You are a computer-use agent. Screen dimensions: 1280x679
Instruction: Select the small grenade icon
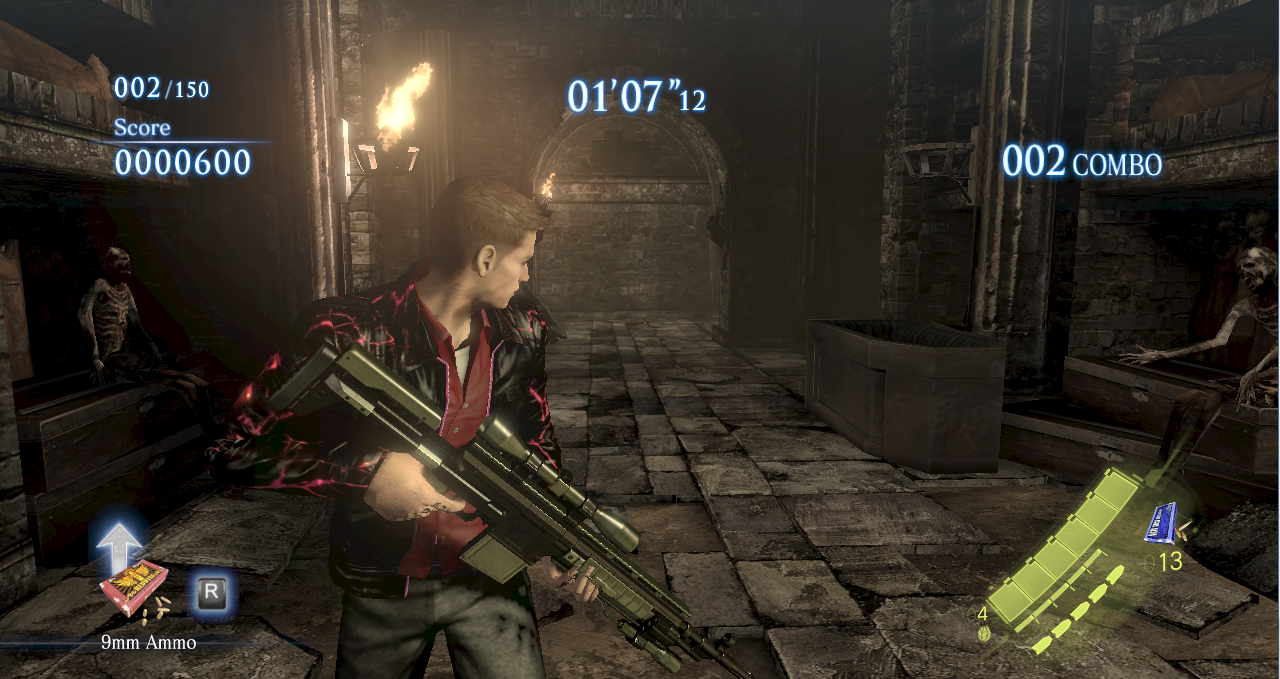(984, 632)
